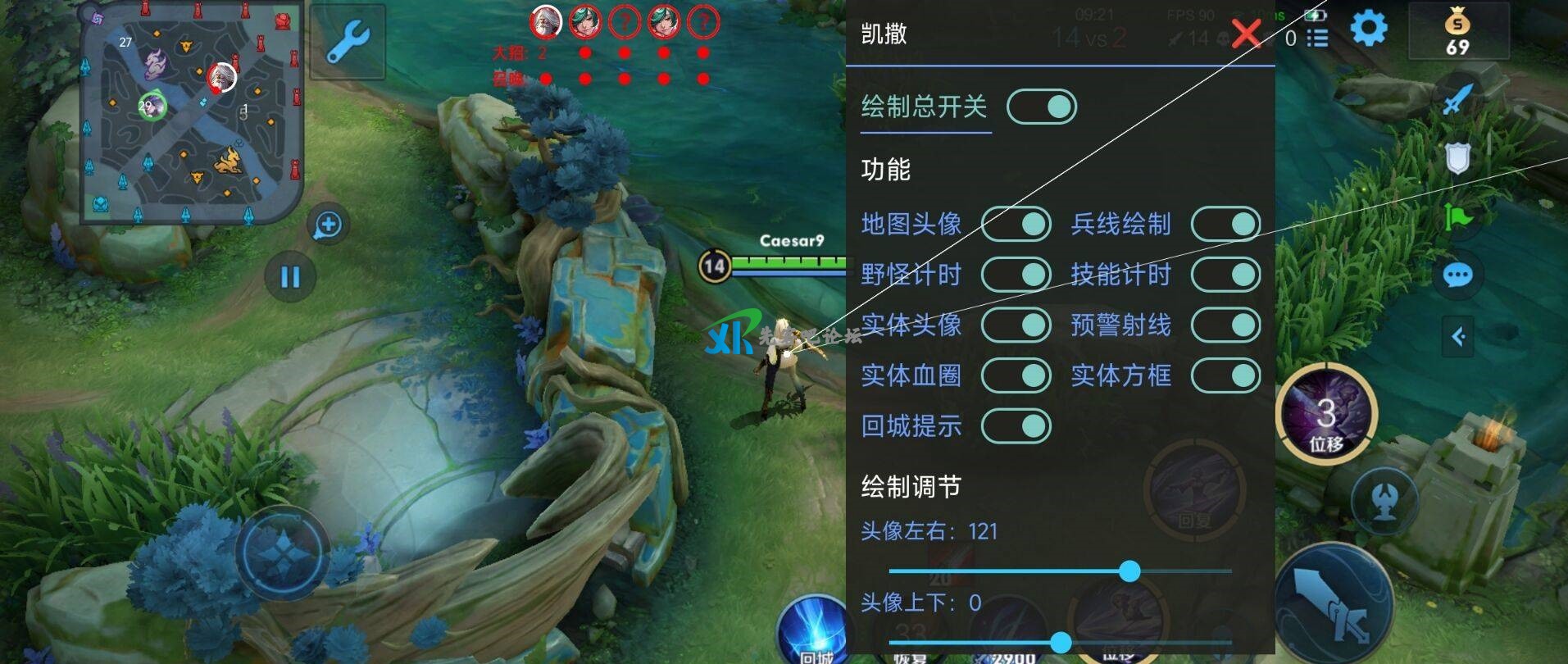
Task: Turn on the 实体方框 entity box switch
Action: pos(1225,375)
